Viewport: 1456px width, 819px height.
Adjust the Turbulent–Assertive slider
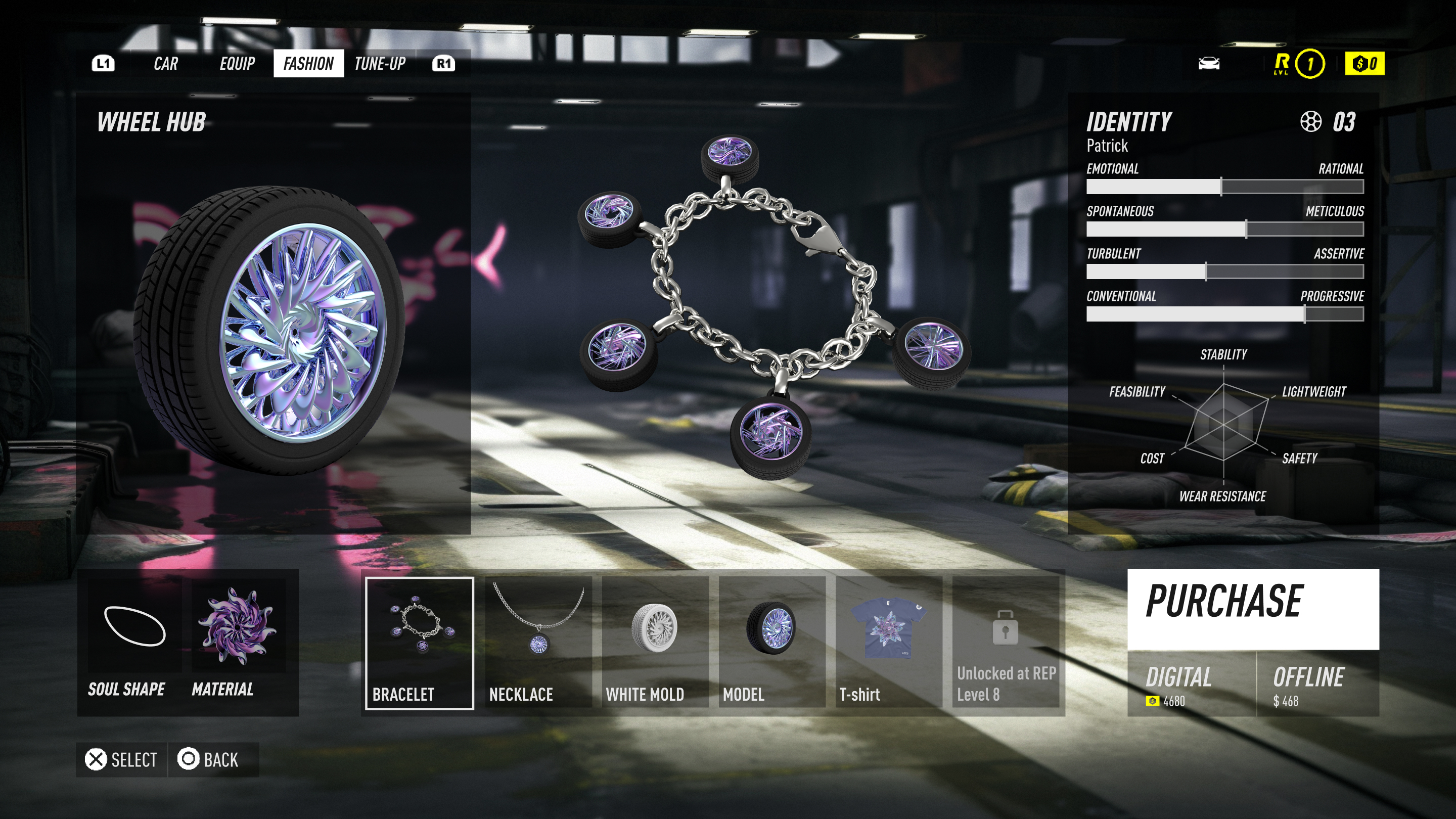[1206, 271]
